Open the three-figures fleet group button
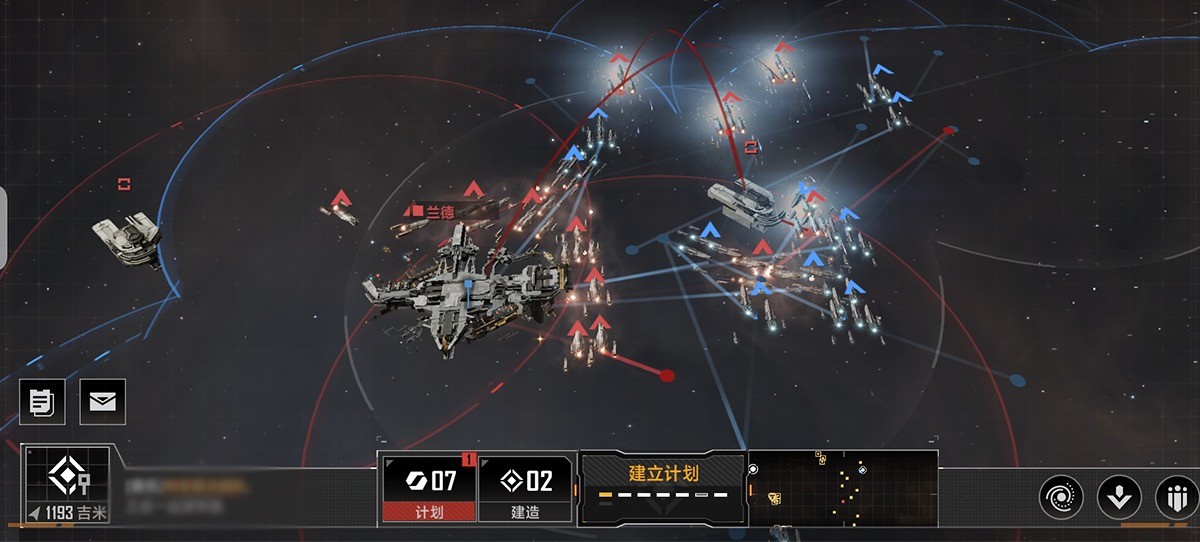 [1174, 496]
